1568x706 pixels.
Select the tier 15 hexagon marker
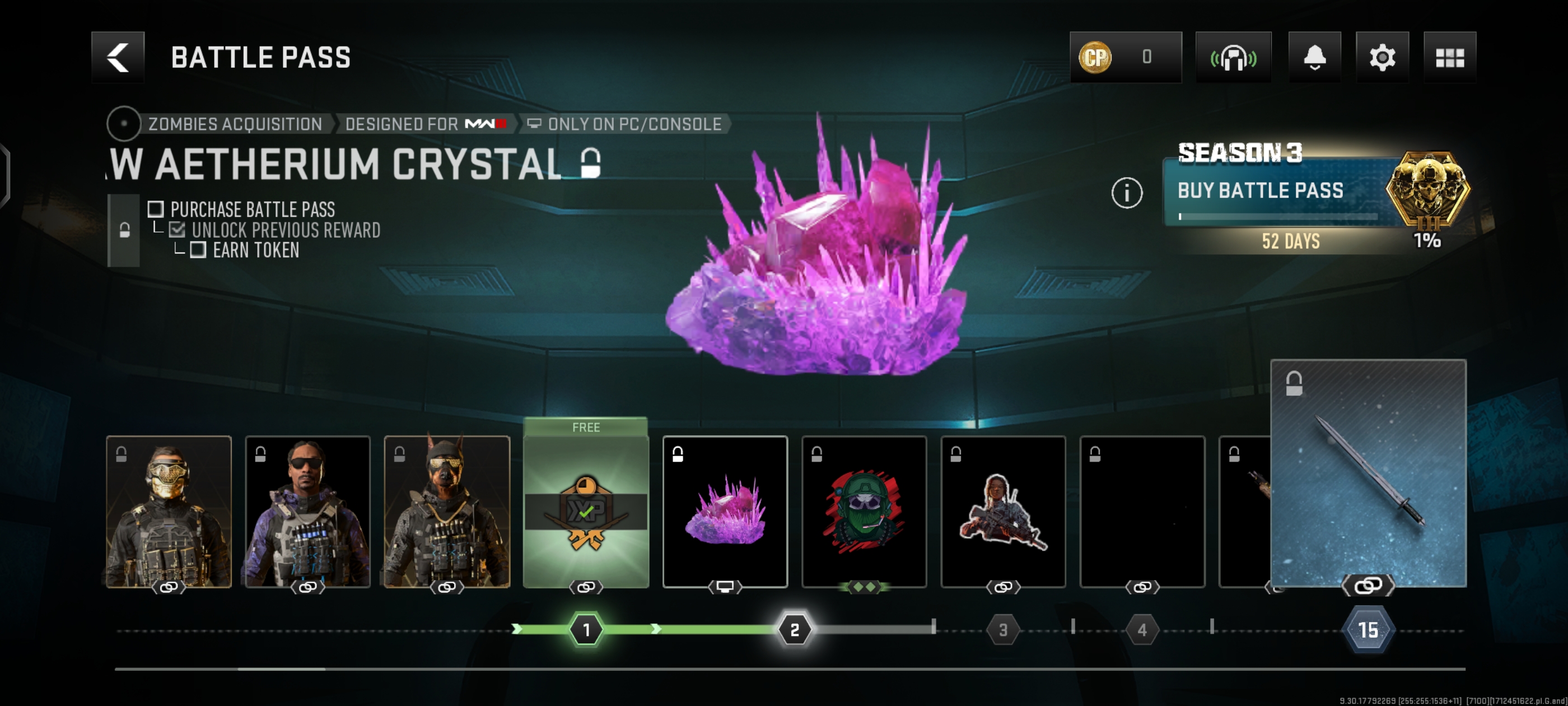[1368, 629]
